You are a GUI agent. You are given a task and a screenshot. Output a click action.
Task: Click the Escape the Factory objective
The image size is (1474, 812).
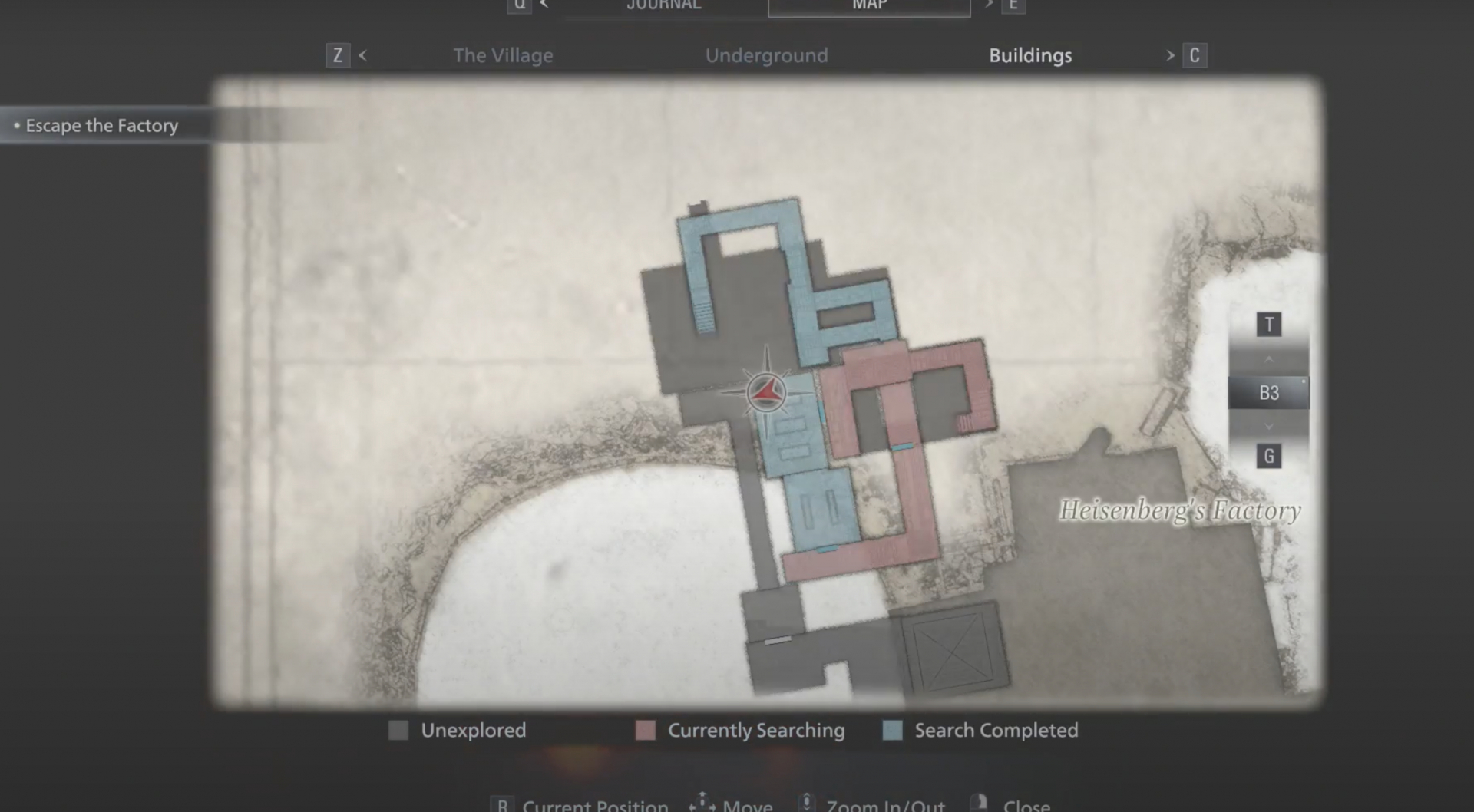[x=101, y=125]
